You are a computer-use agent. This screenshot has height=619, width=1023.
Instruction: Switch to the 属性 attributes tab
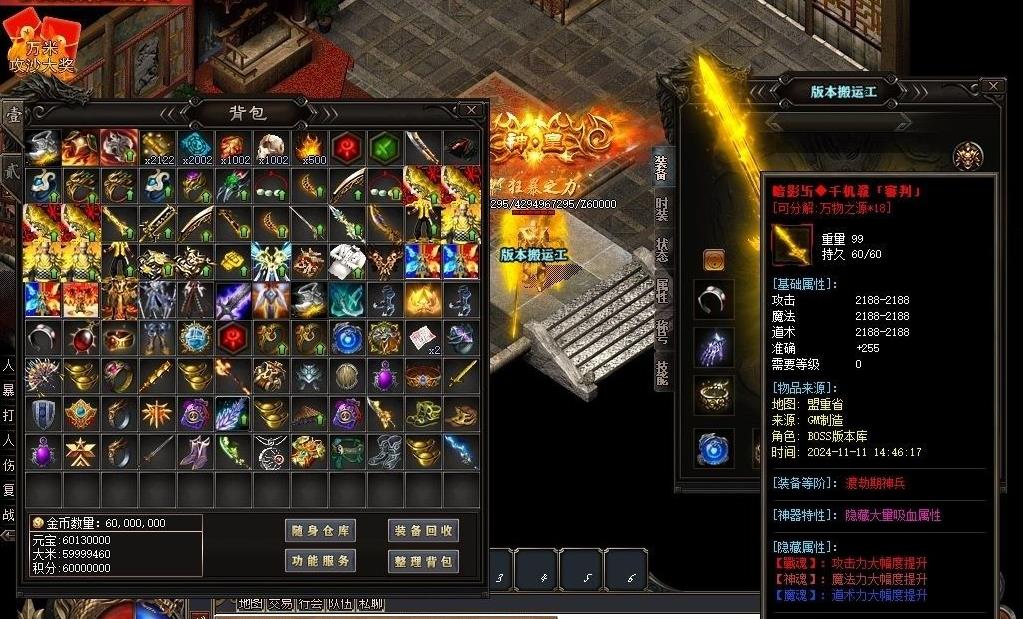coord(662,291)
